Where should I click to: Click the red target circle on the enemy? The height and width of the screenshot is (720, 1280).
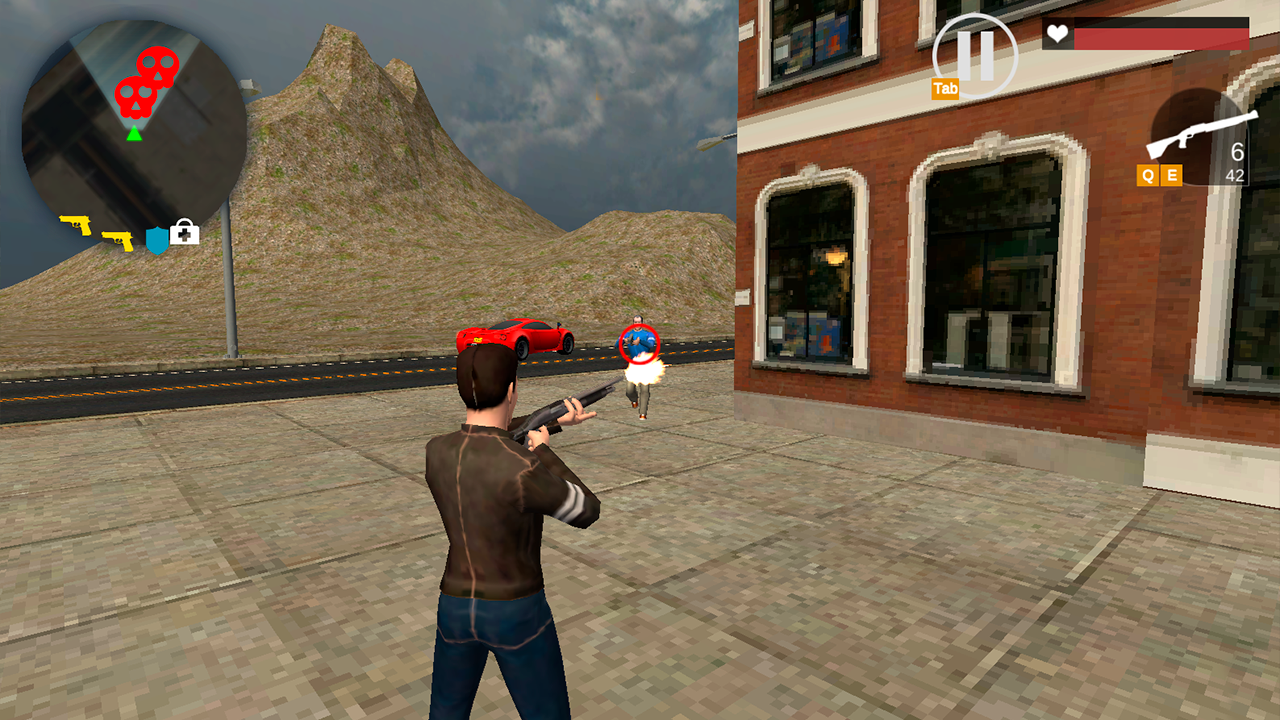pos(641,343)
